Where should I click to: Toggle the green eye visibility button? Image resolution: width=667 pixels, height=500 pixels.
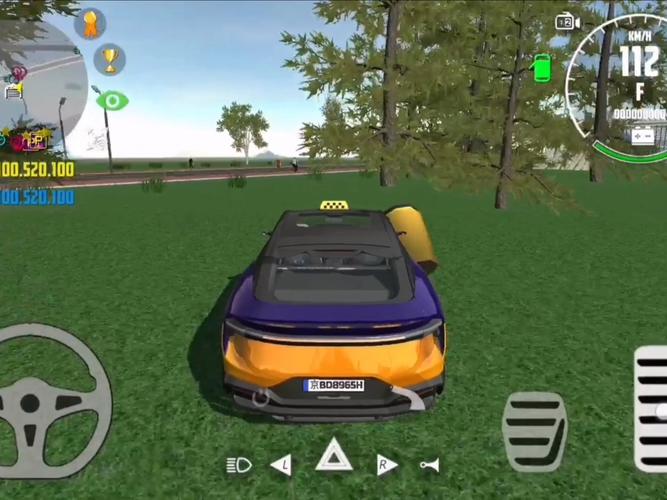click(x=112, y=100)
